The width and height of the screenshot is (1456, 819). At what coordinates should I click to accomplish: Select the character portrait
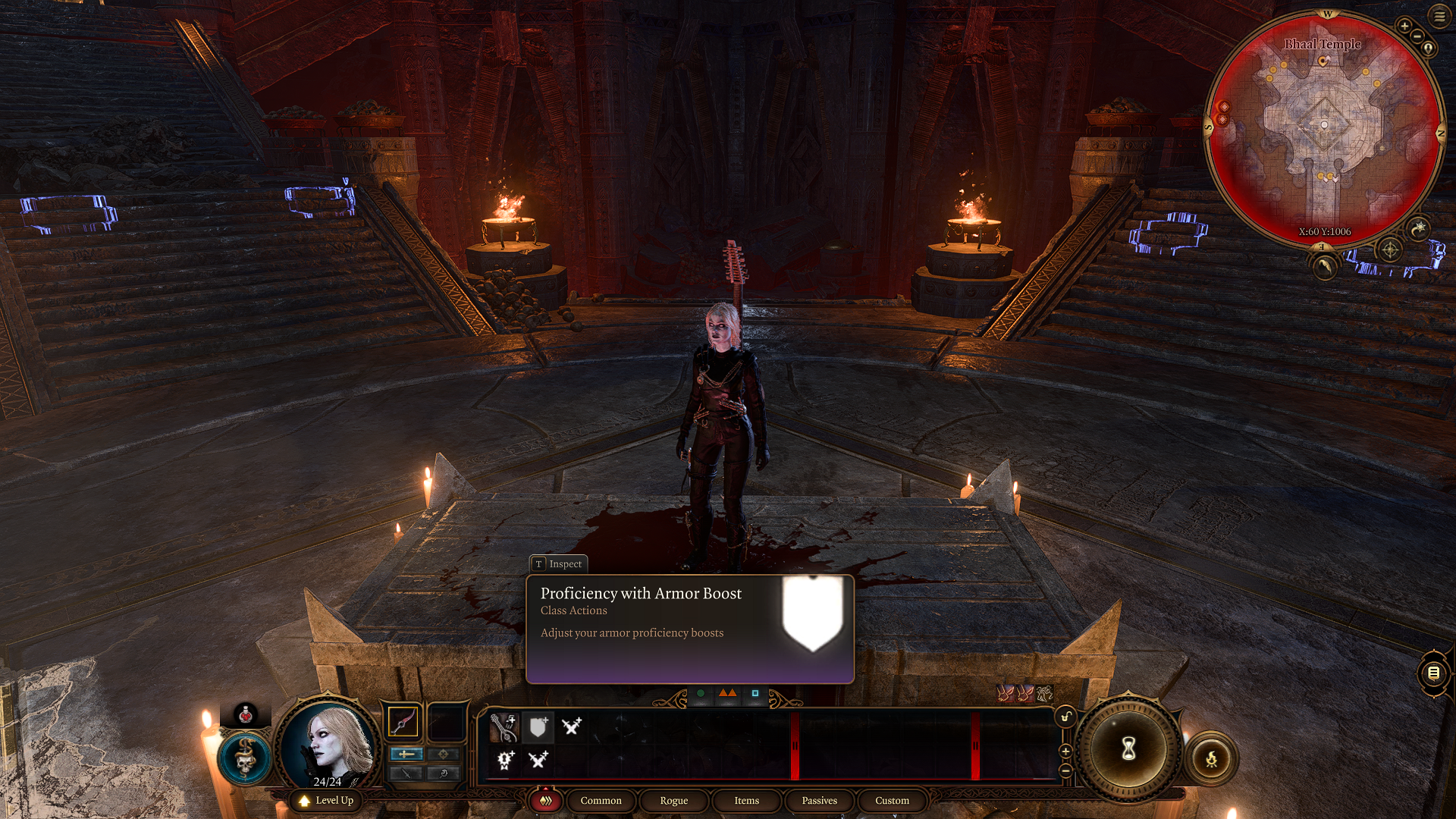coord(328,745)
